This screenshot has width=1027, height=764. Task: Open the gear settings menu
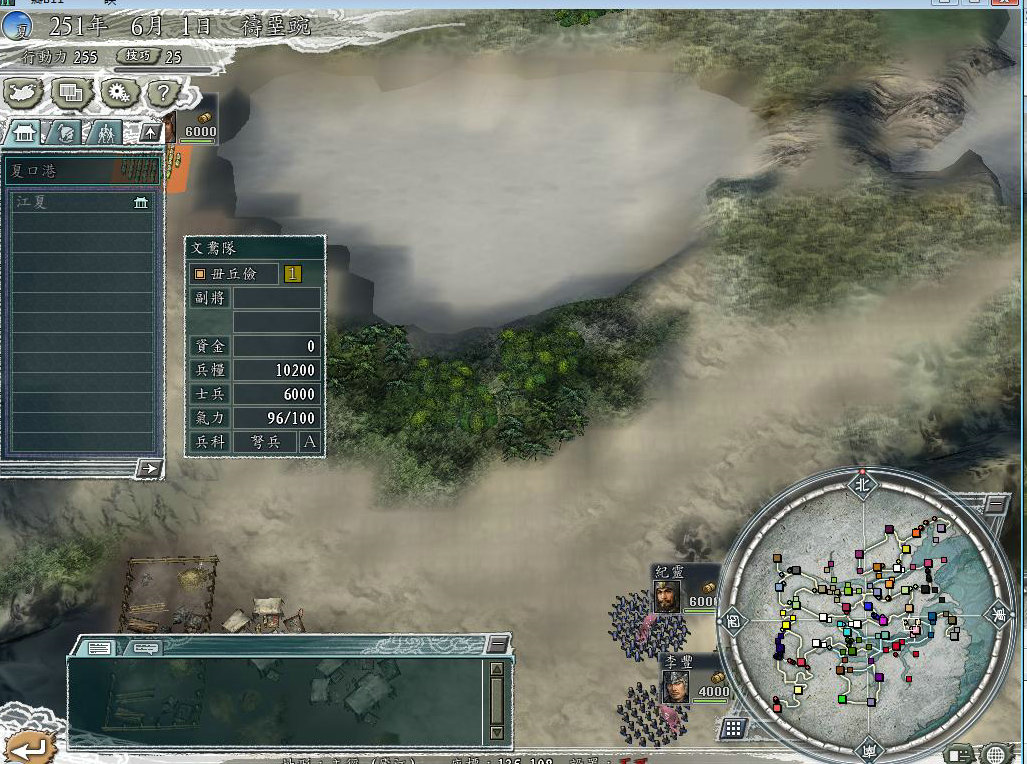(x=119, y=93)
